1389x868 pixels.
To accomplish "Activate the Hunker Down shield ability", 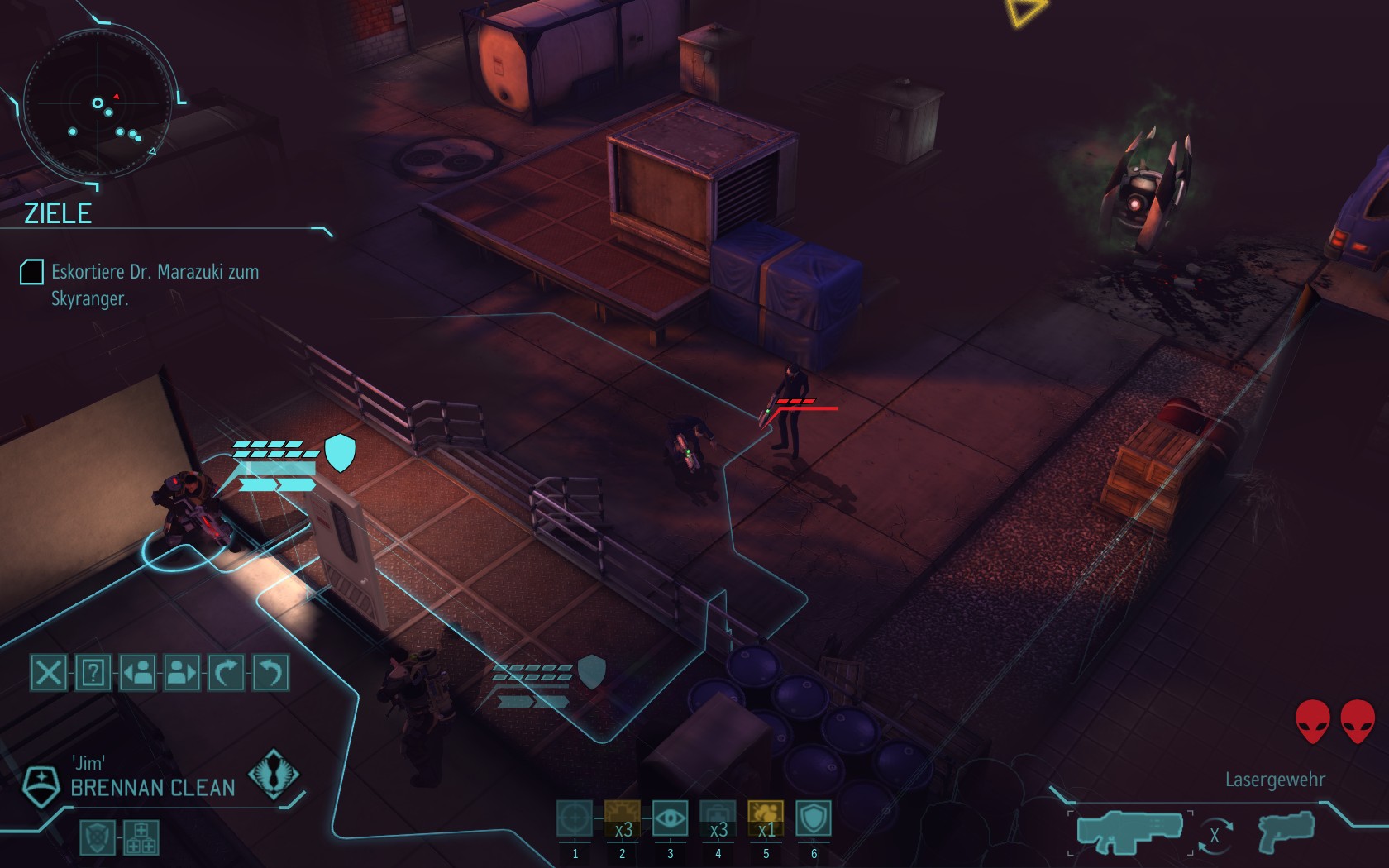I will click(x=814, y=818).
